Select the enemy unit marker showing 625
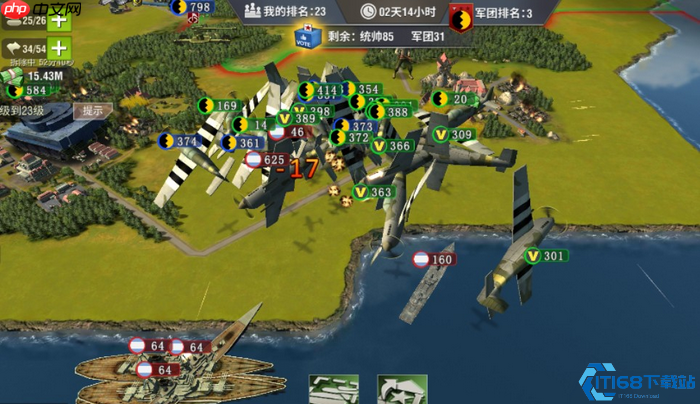The image size is (700, 404). tap(266, 160)
